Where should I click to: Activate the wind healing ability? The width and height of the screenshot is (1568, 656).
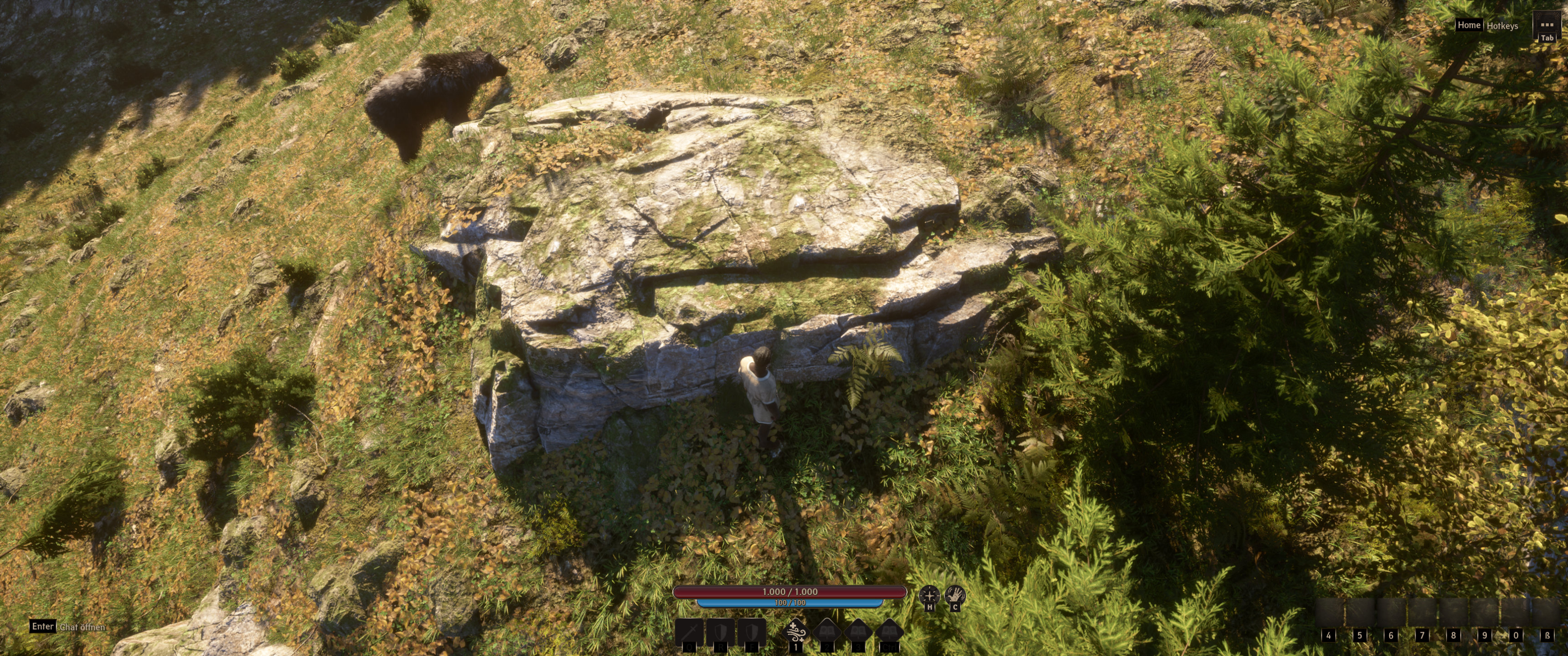[796, 632]
